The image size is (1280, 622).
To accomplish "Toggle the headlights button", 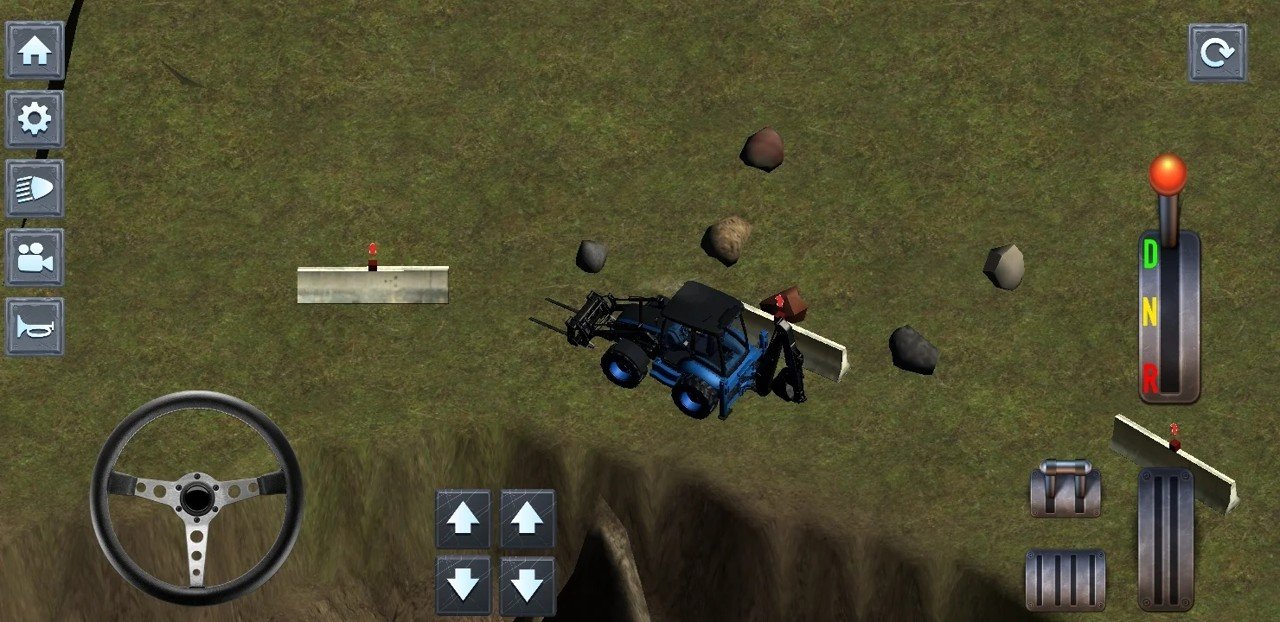I will point(35,189).
